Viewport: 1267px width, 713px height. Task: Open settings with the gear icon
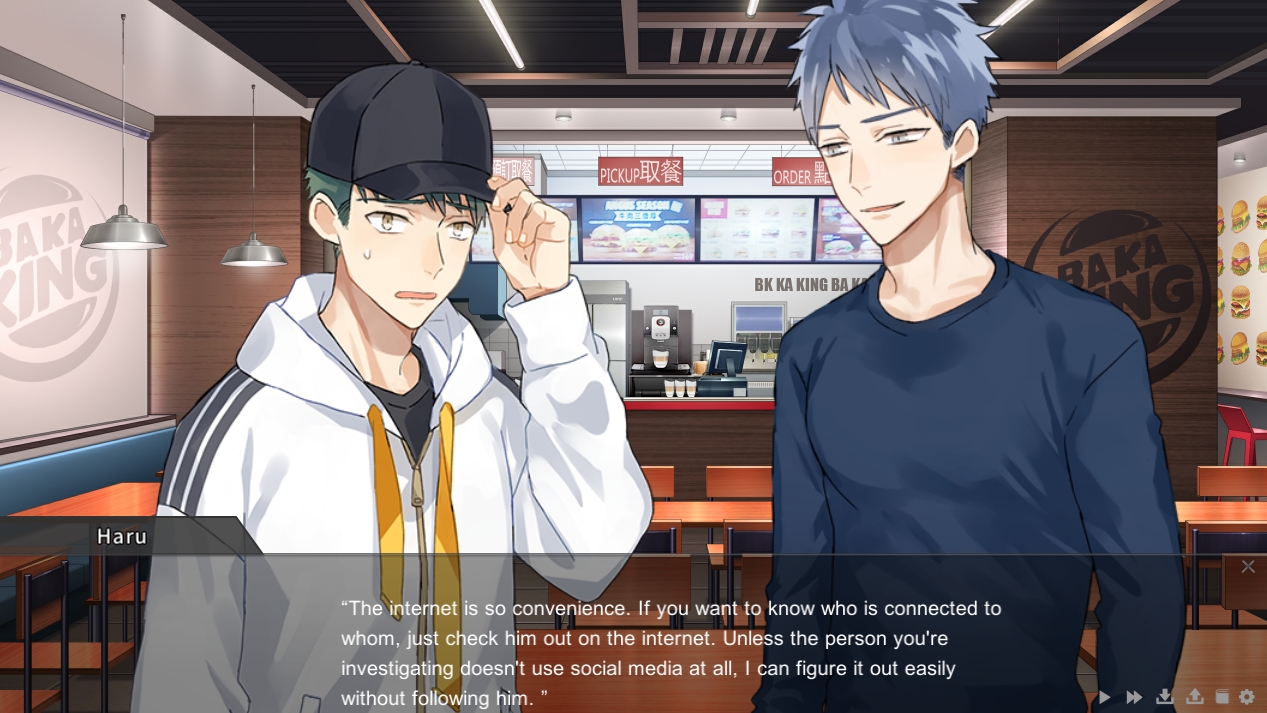[x=1246, y=697]
